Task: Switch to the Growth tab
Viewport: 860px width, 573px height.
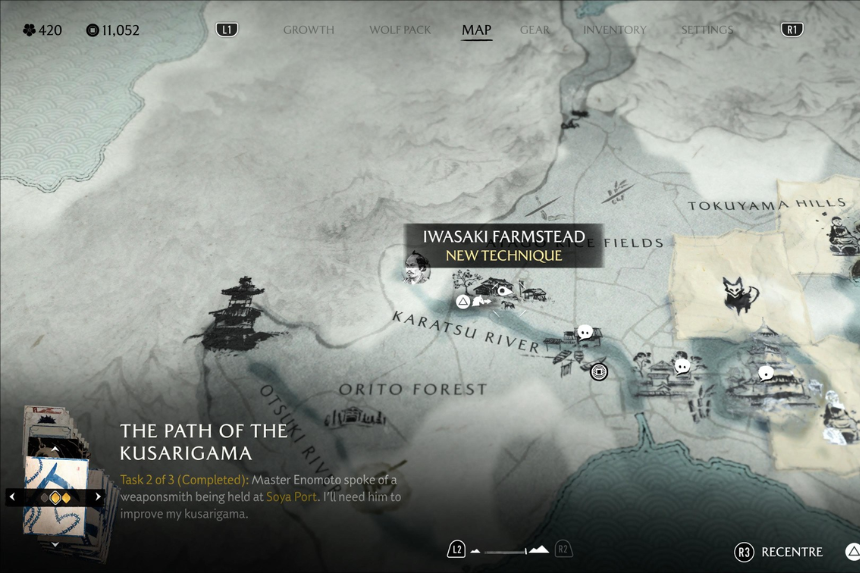Action: coord(308,30)
